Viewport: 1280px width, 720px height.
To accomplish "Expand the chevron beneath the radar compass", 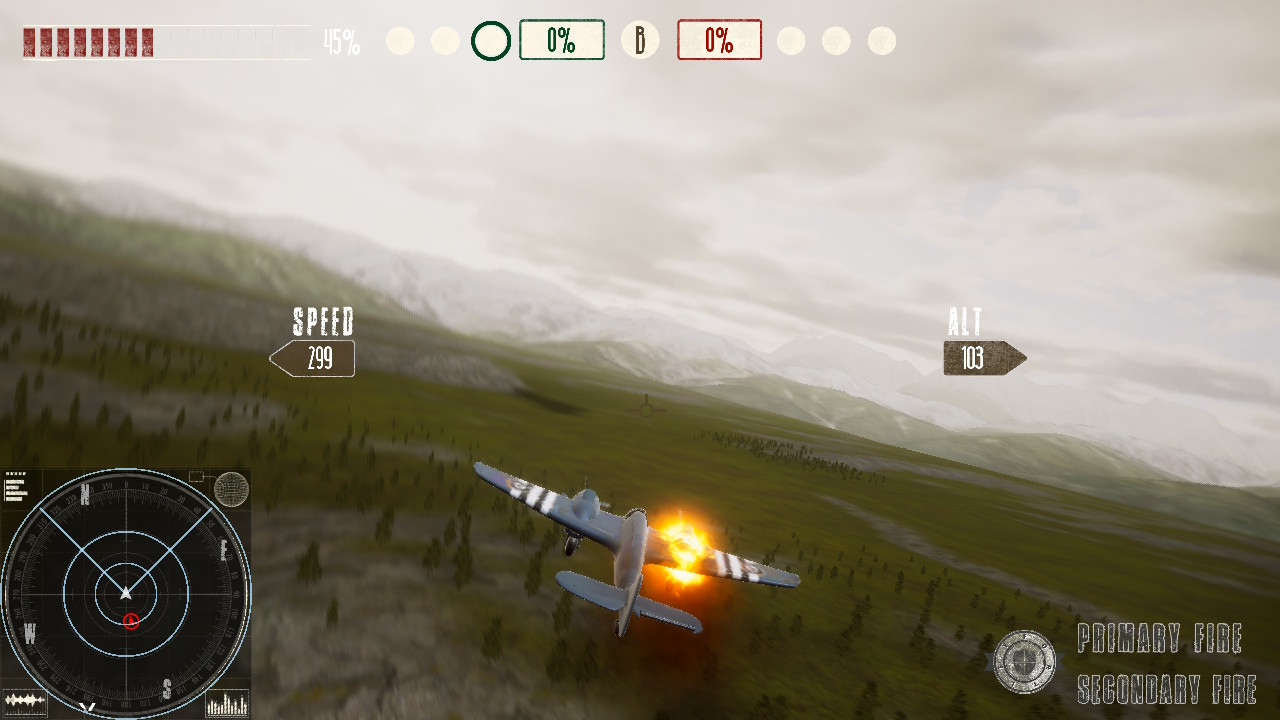I will (85, 708).
